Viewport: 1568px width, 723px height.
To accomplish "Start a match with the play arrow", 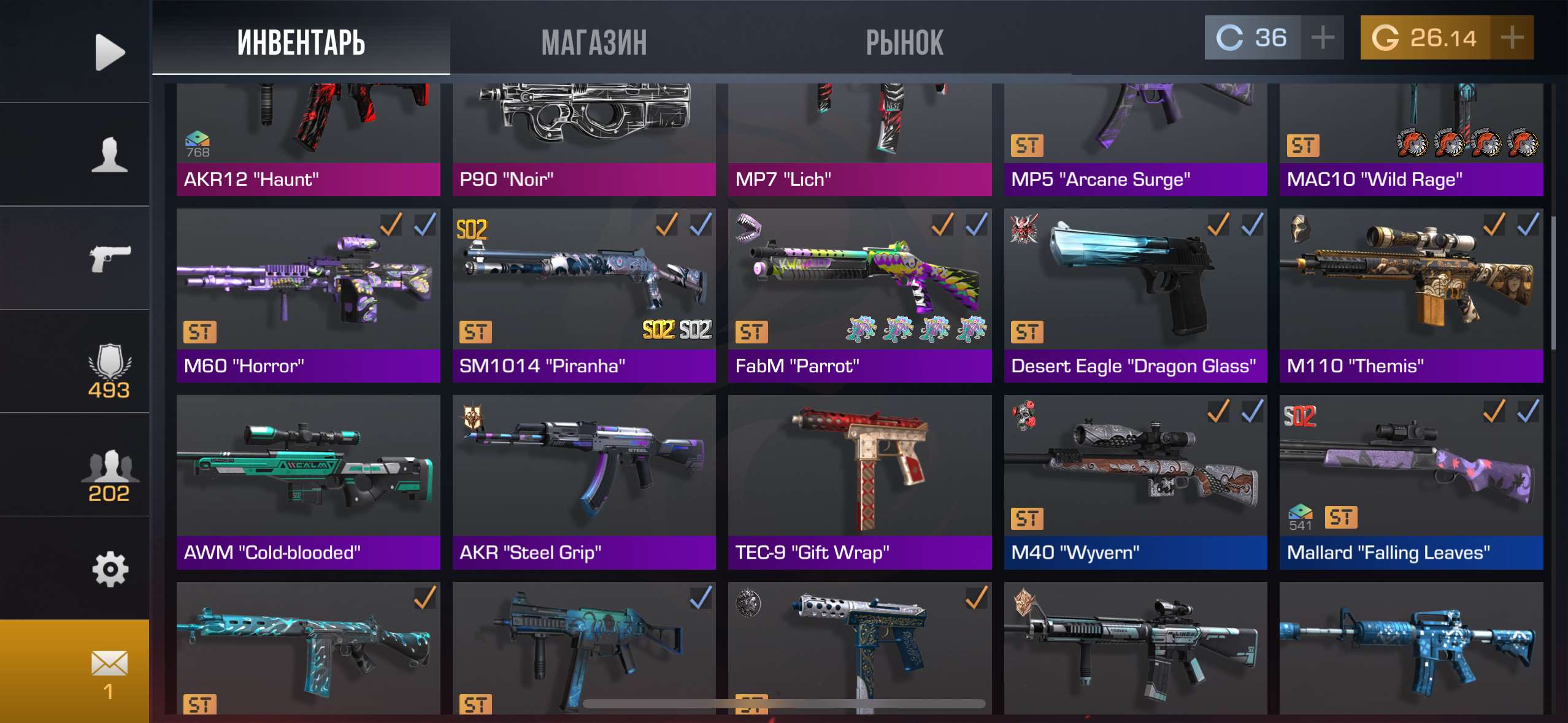I will click(x=109, y=52).
